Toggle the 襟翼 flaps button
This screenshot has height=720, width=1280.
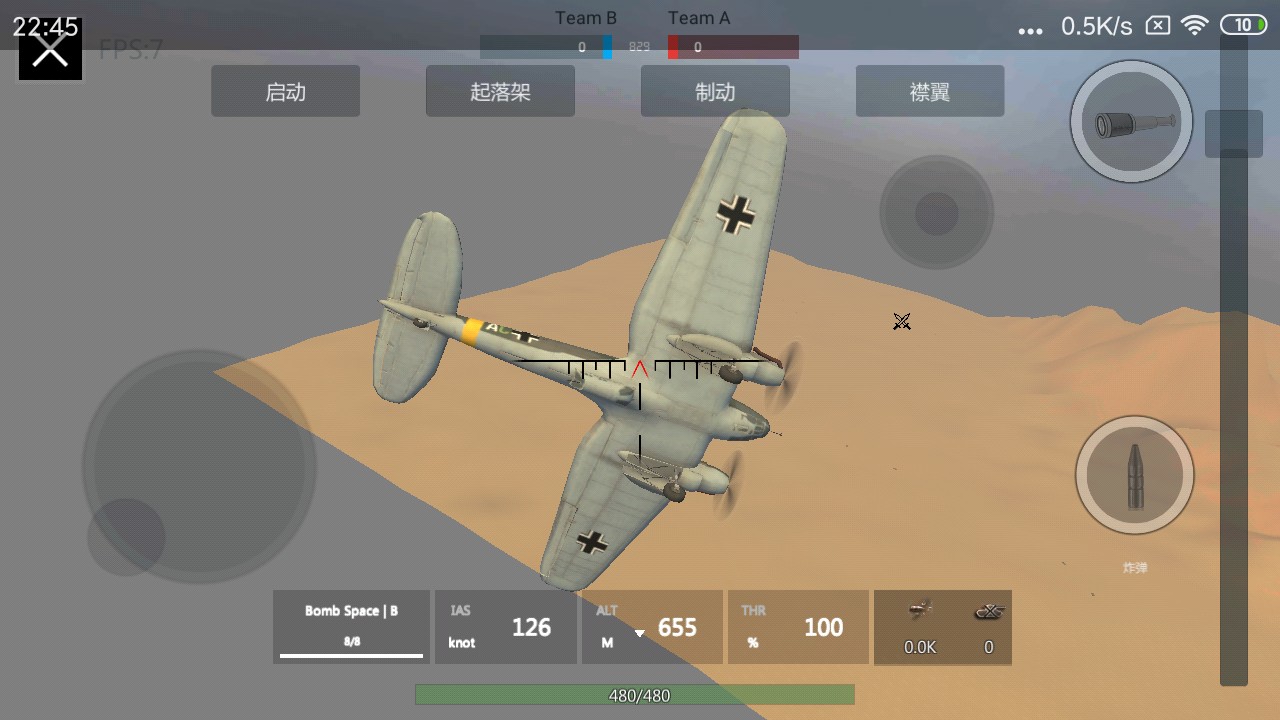(930, 92)
